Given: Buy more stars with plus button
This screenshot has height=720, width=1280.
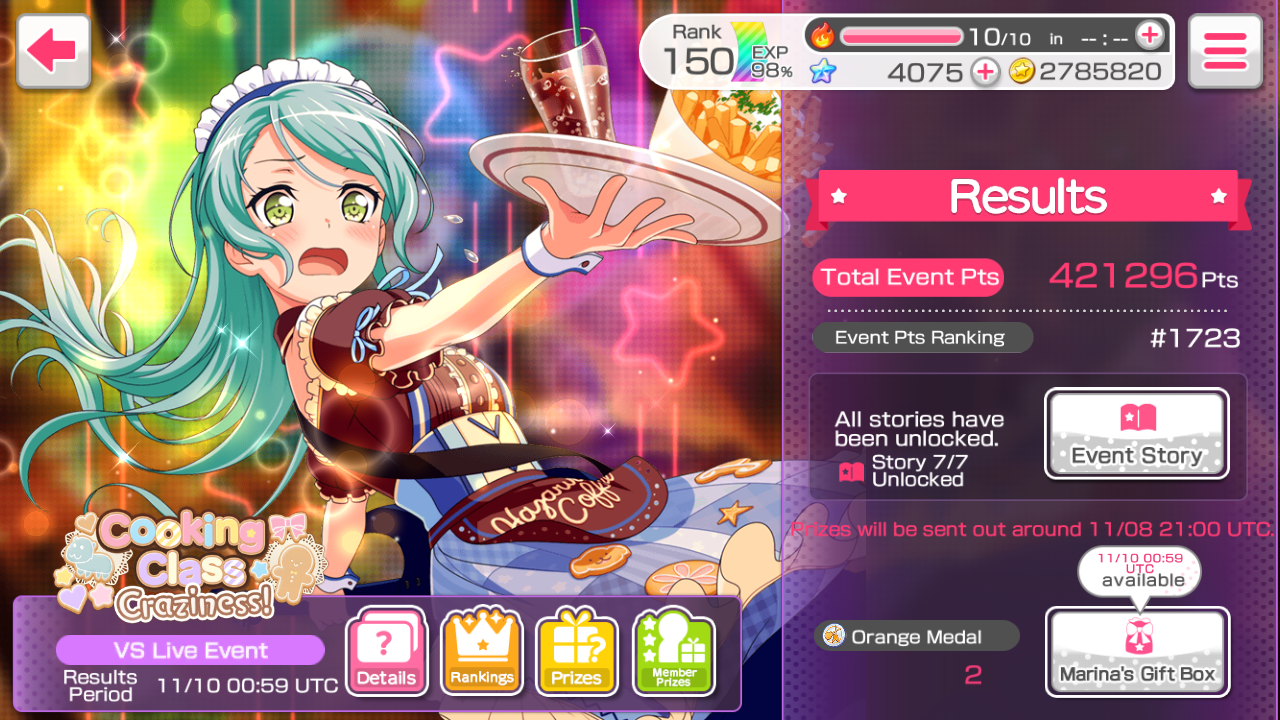Looking at the screenshot, I should coord(985,72).
